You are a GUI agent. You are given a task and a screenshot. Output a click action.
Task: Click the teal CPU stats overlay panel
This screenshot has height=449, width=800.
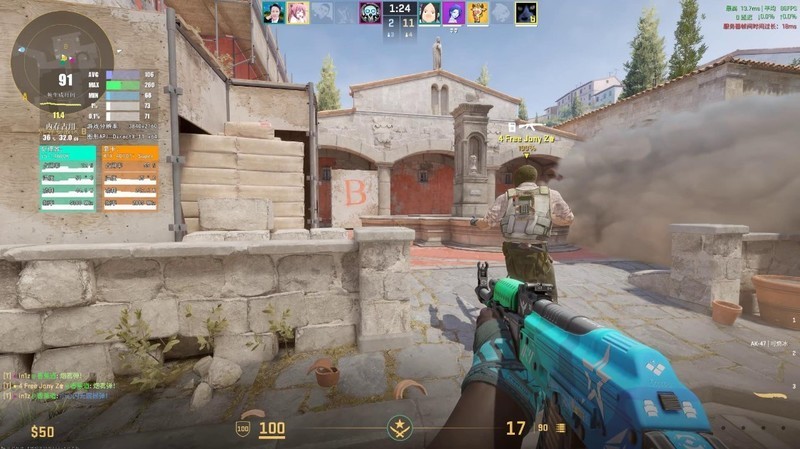[68, 178]
